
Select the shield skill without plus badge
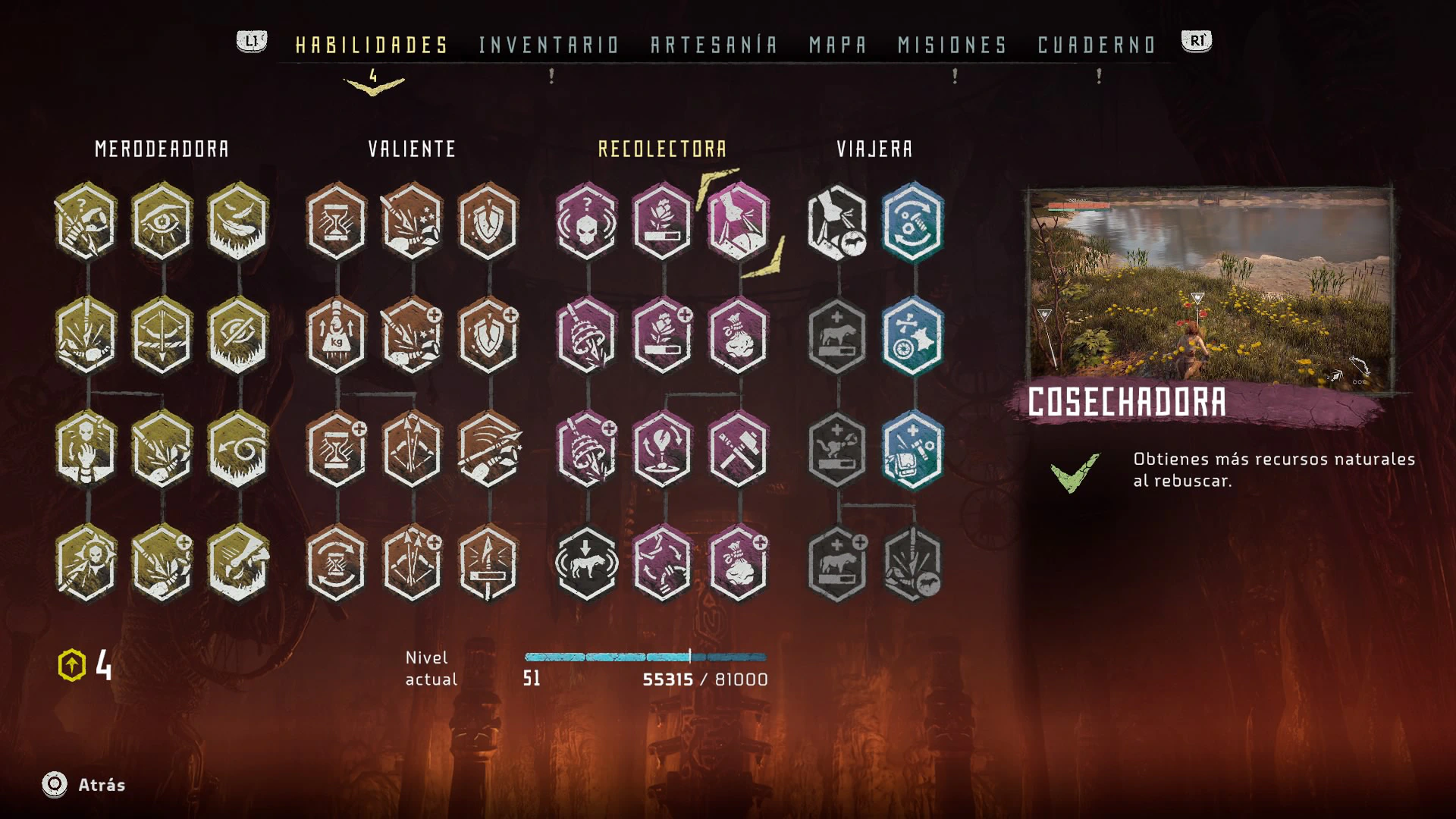pyautogui.click(x=488, y=221)
